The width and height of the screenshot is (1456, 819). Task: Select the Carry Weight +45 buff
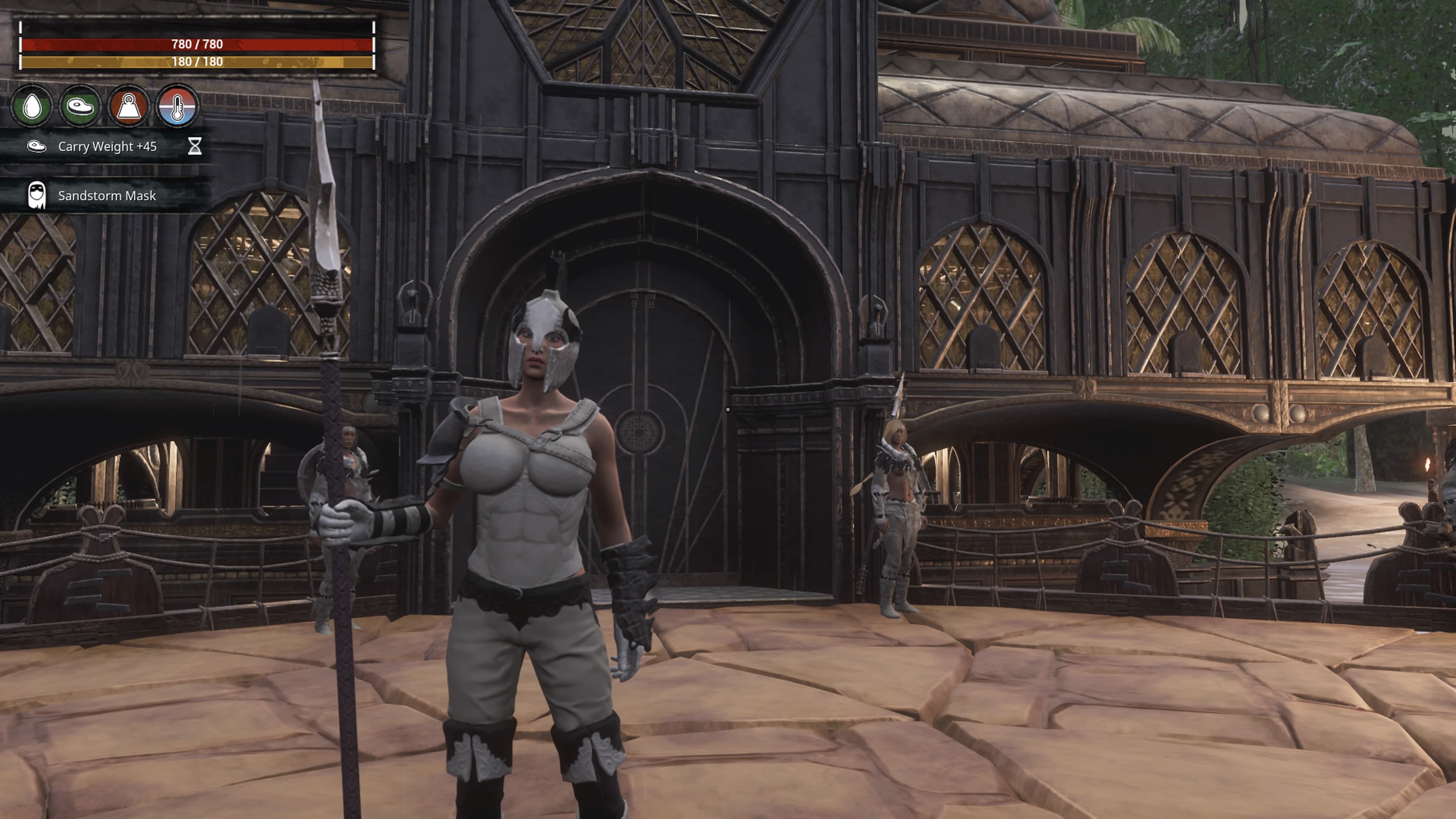(x=107, y=147)
